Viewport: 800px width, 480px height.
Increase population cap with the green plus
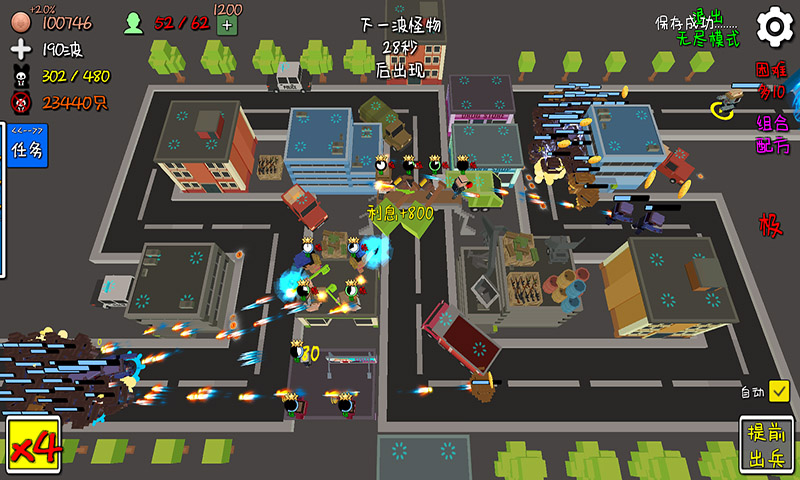tap(227, 24)
